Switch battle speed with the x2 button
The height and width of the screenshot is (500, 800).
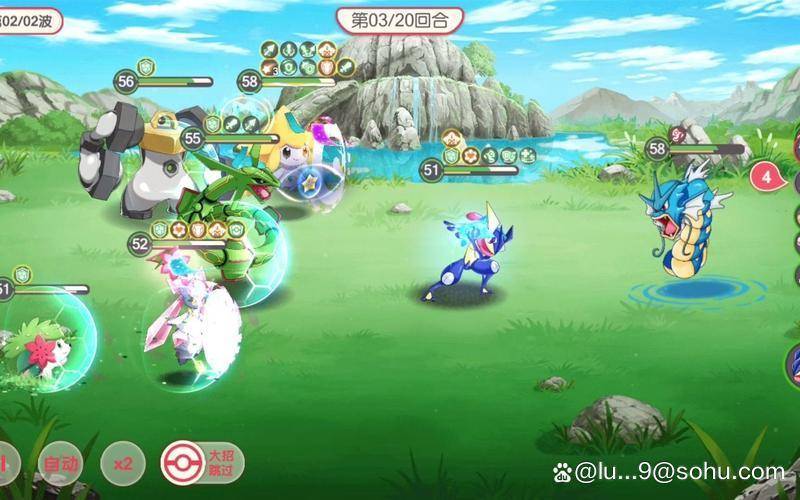click(123, 464)
